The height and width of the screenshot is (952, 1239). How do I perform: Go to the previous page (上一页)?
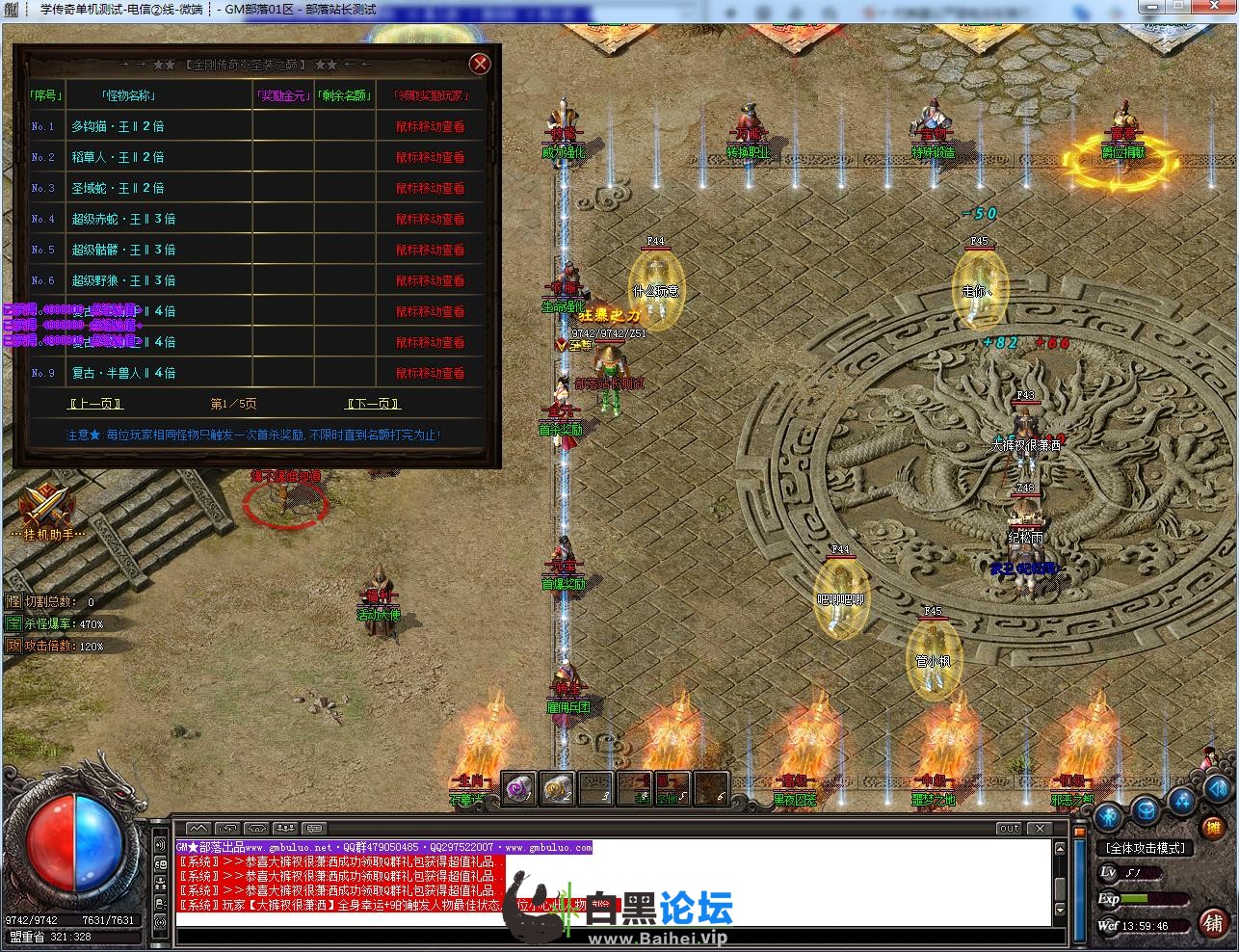click(96, 404)
